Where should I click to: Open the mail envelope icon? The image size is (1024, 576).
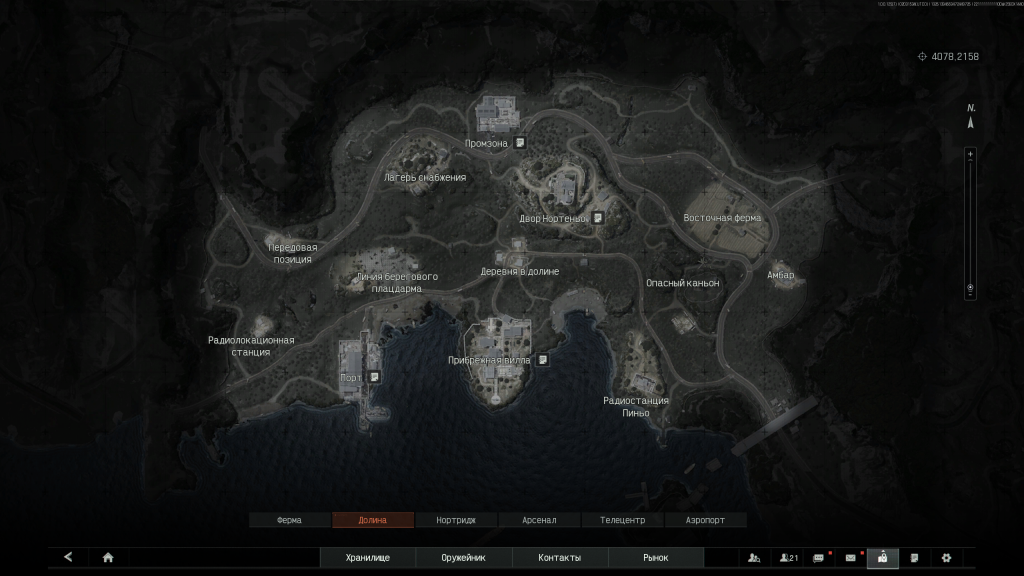click(851, 558)
